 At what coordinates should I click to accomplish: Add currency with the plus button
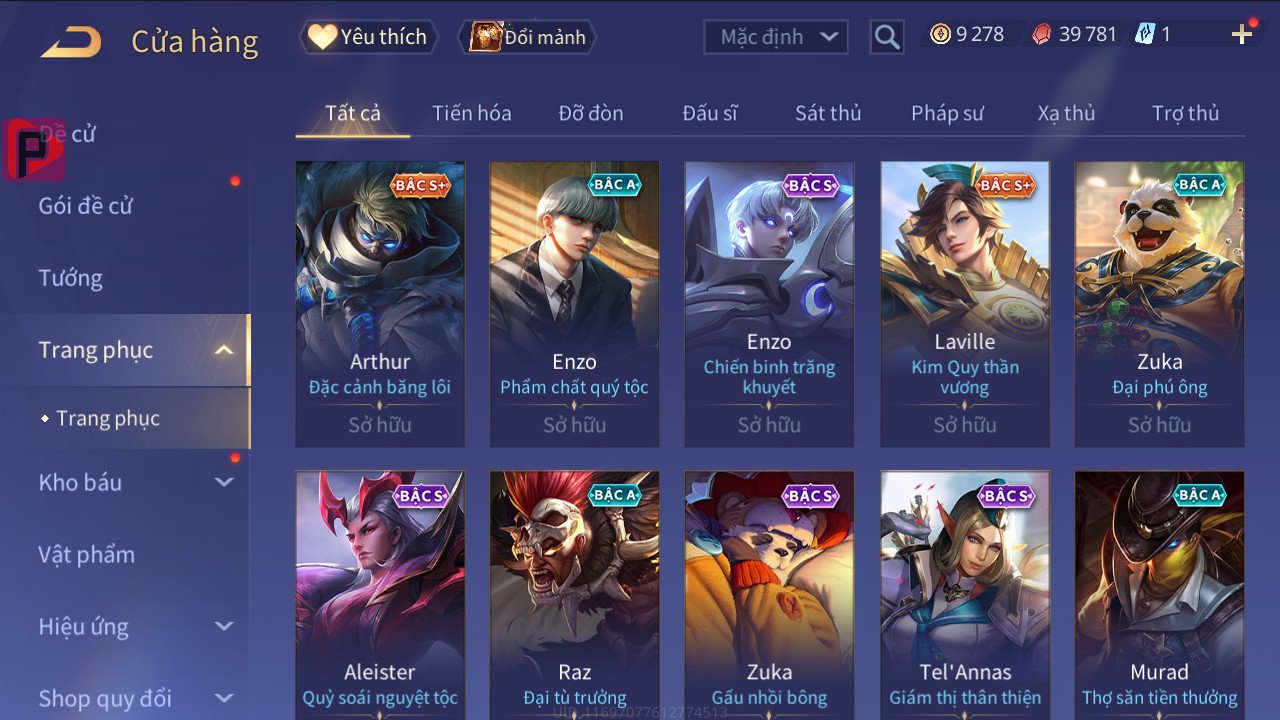click(x=1242, y=35)
